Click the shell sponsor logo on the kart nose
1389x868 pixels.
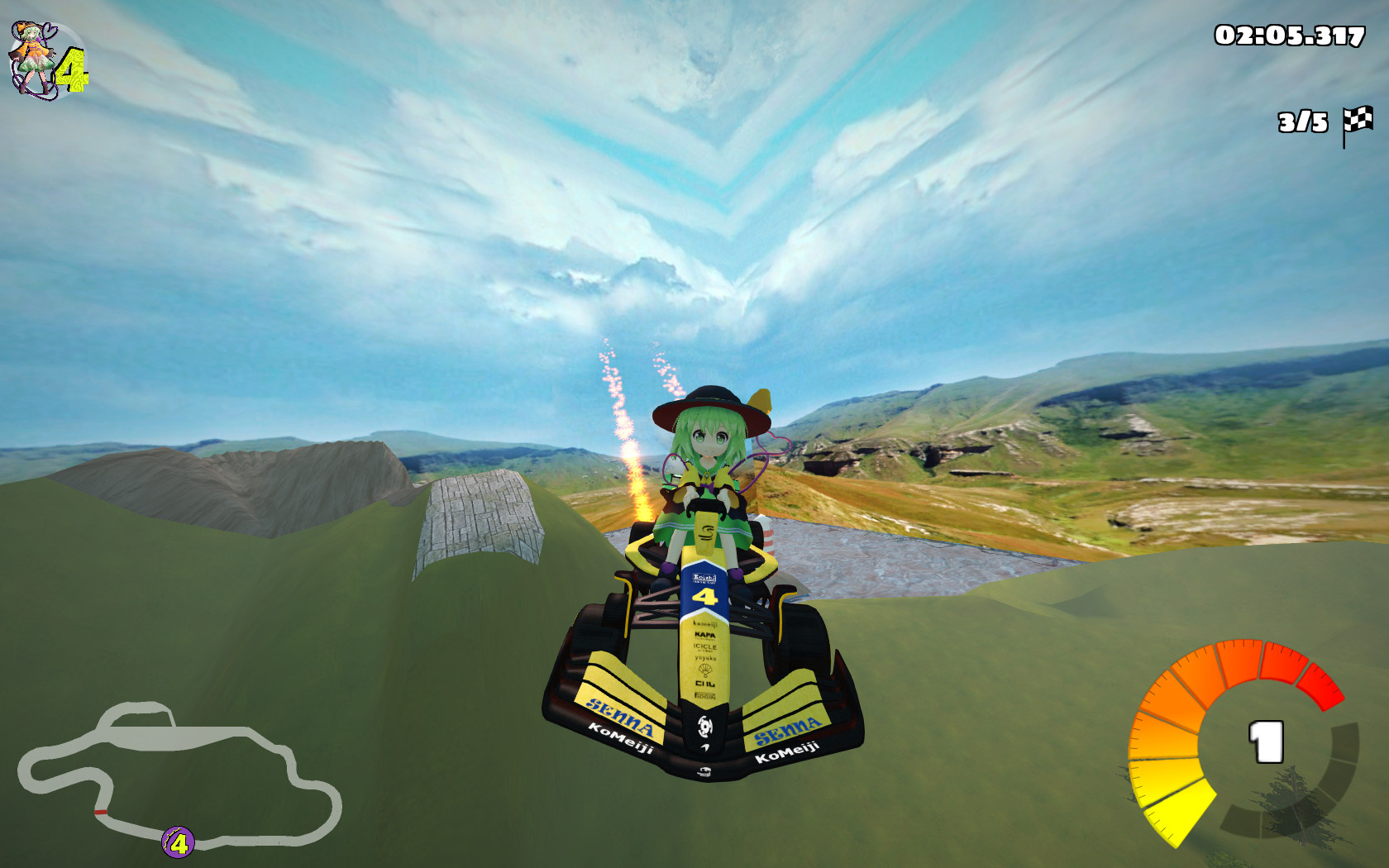tap(704, 668)
